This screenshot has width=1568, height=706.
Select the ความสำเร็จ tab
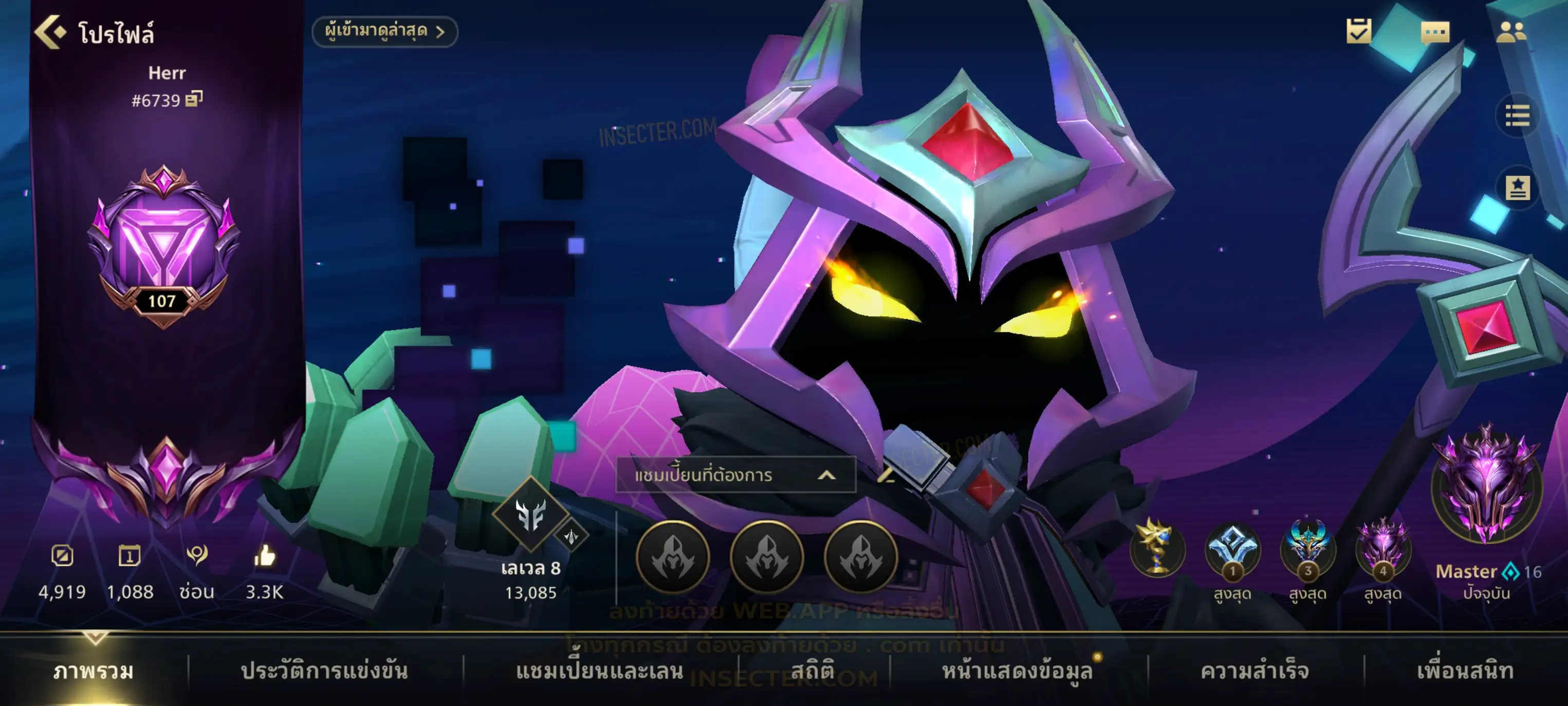[1255, 671]
